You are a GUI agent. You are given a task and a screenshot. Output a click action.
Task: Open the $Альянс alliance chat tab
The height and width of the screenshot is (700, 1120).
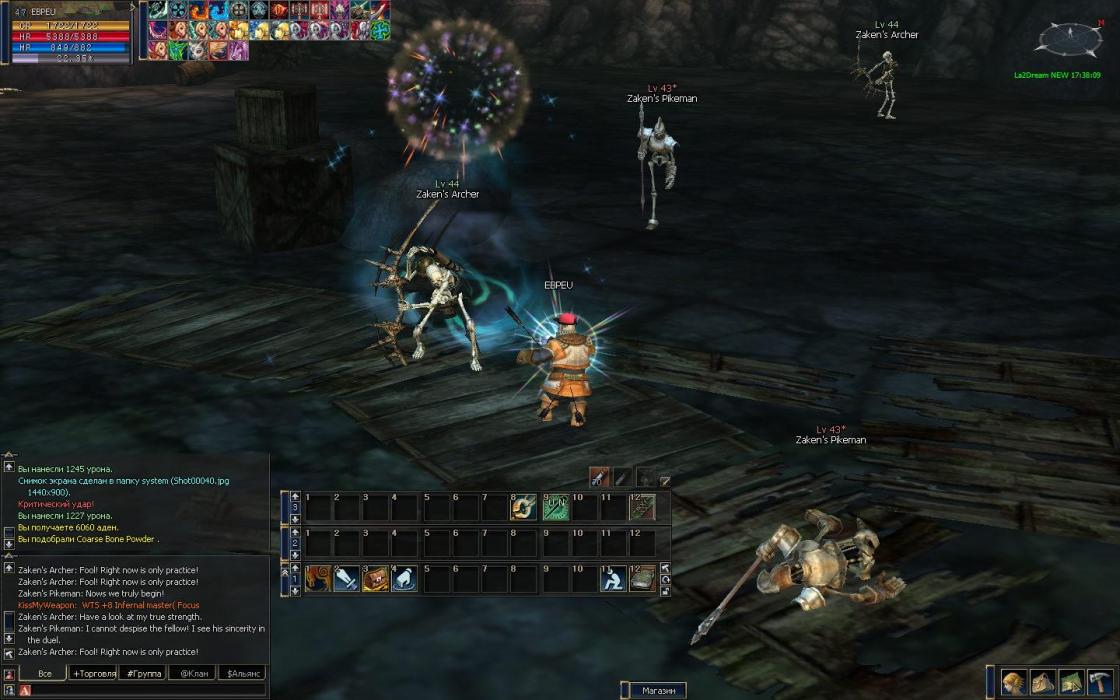point(243,673)
